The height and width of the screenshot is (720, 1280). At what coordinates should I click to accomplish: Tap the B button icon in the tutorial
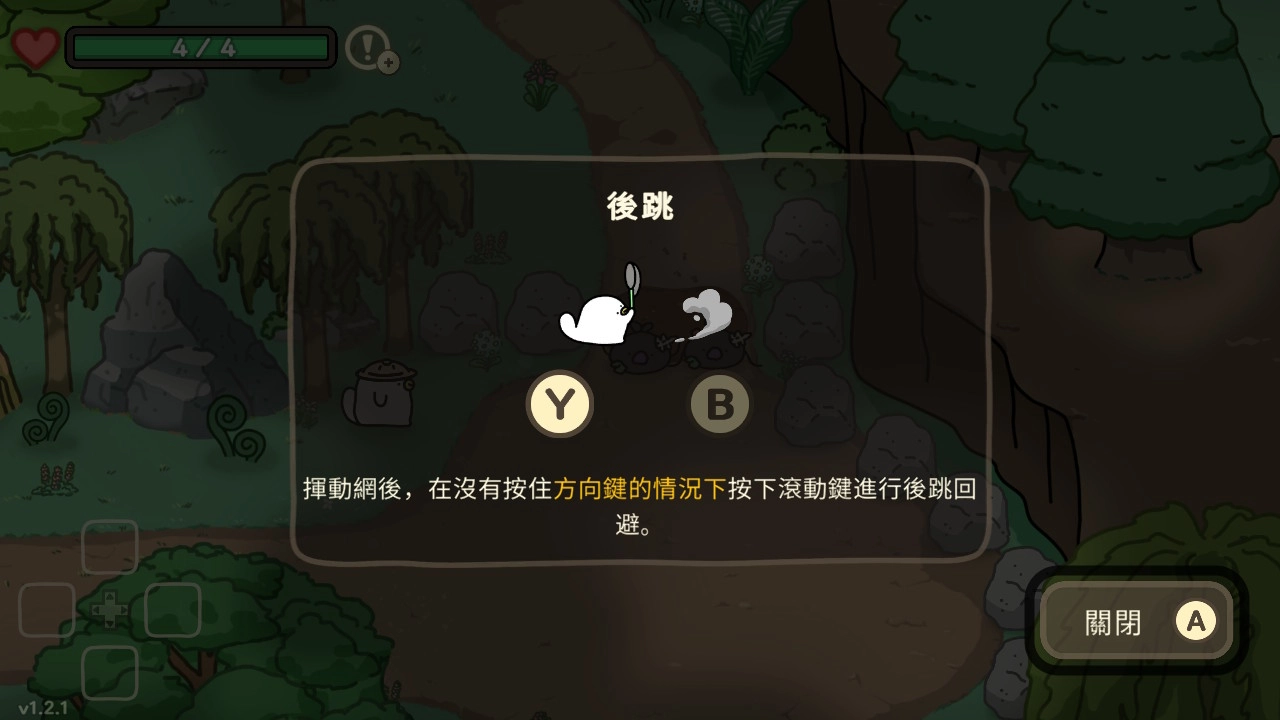720,404
